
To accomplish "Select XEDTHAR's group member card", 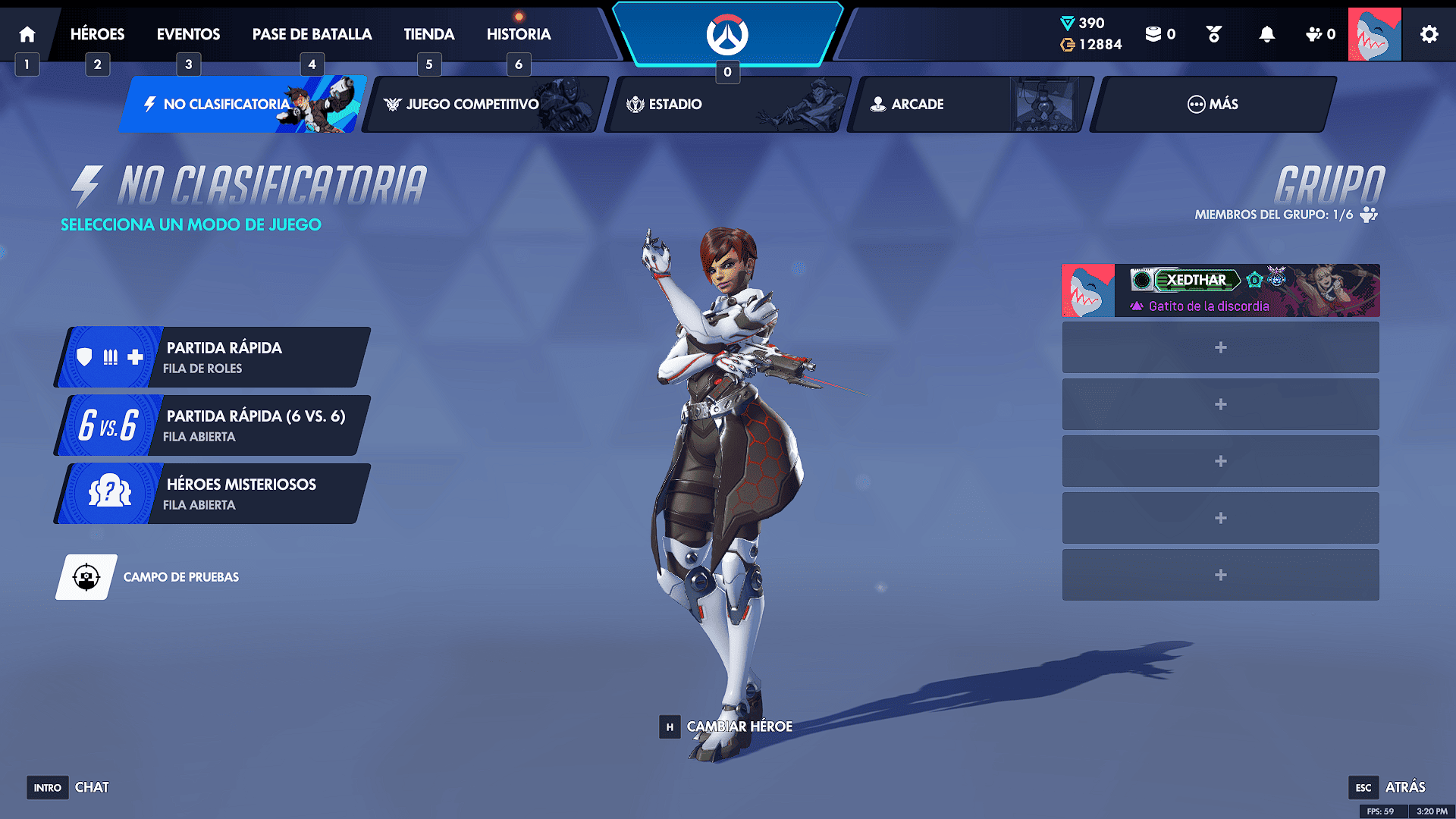I will click(1220, 290).
